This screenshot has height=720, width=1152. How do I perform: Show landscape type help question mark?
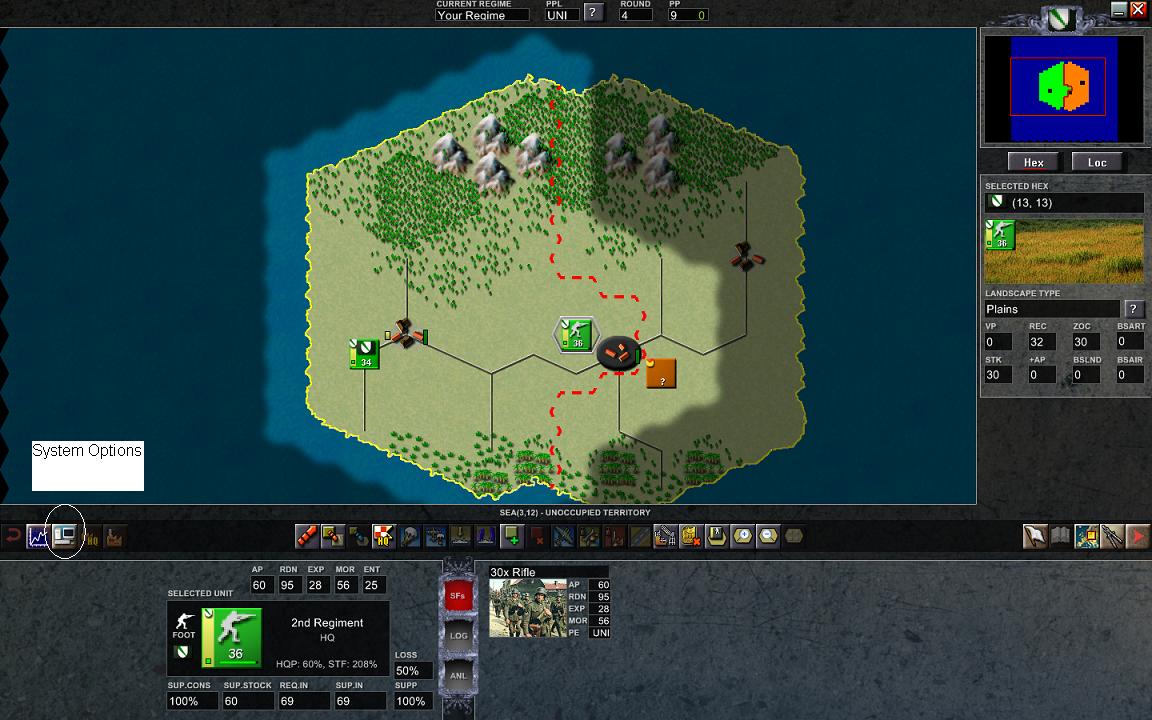1134,309
